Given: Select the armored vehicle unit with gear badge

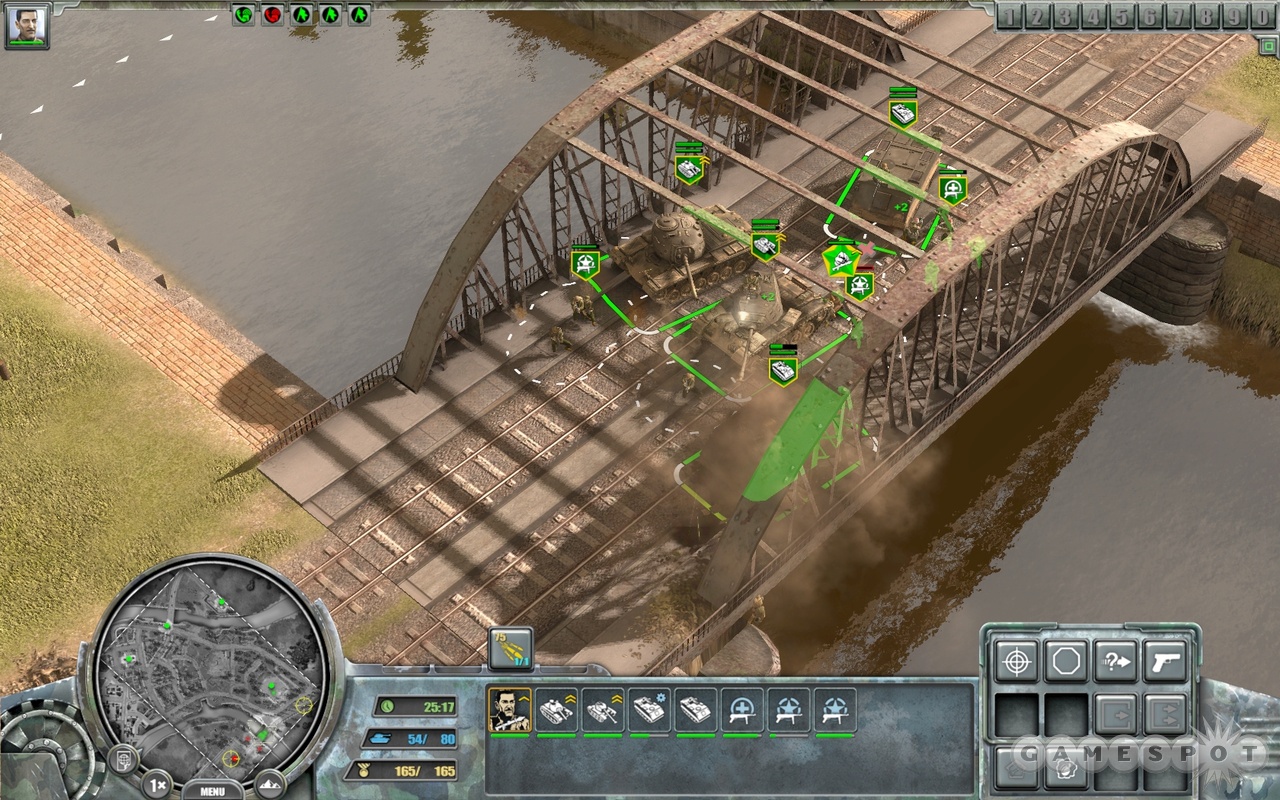Looking at the screenshot, I should [649, 710].
